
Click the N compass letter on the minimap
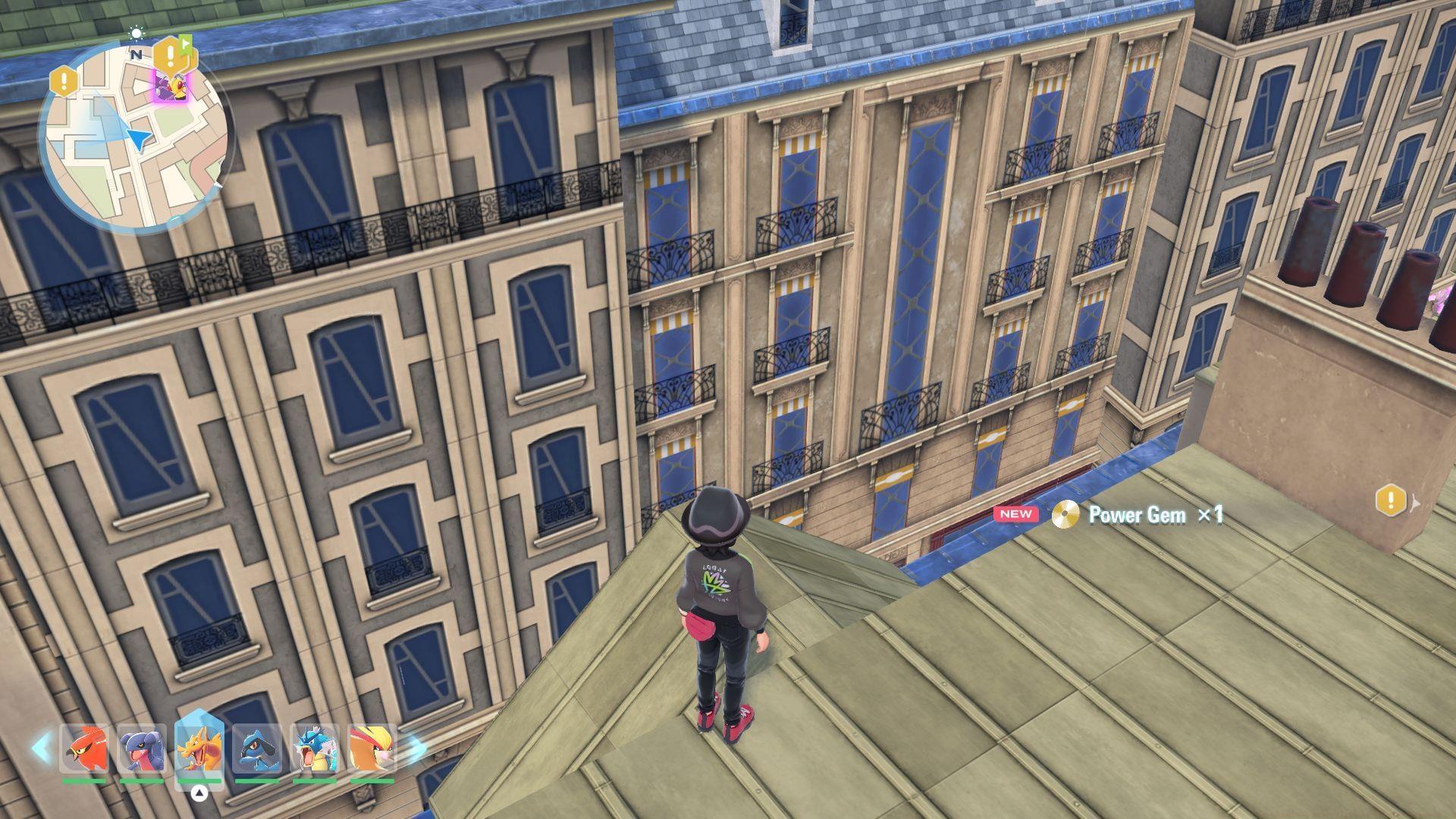point(137,53)
